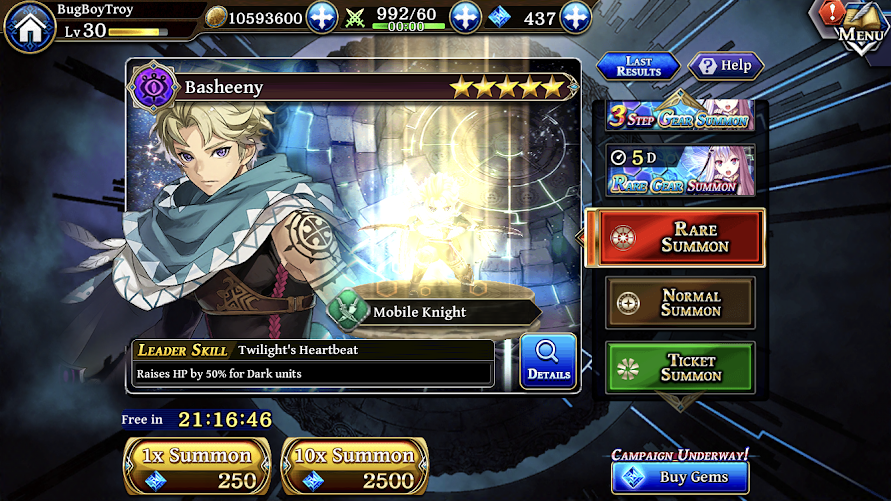
Task: Perform a 1x Summon for 250 gems
Action: click(x=196, y=467)
